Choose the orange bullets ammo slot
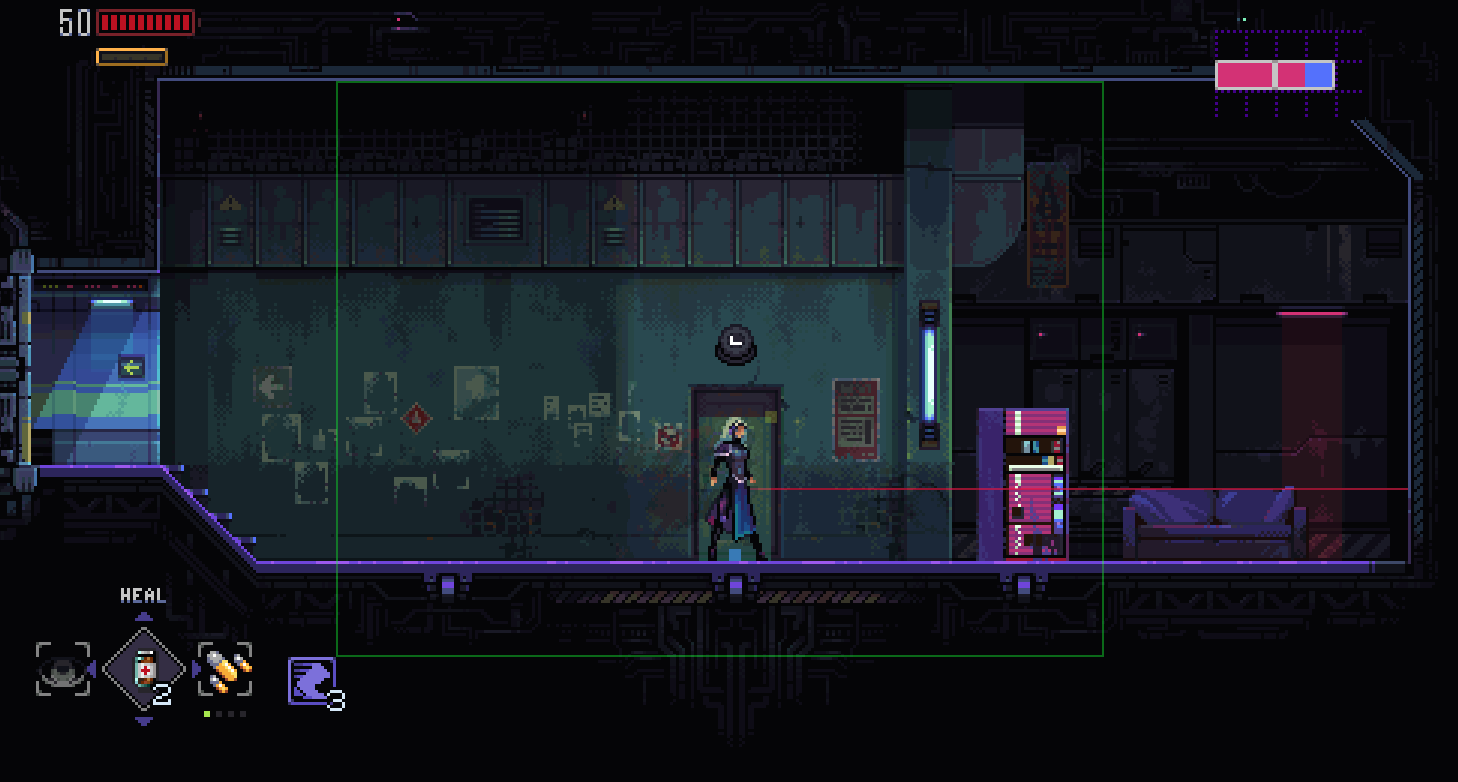The width and height of the screenshot is (1458, 782). pos(225,669)
